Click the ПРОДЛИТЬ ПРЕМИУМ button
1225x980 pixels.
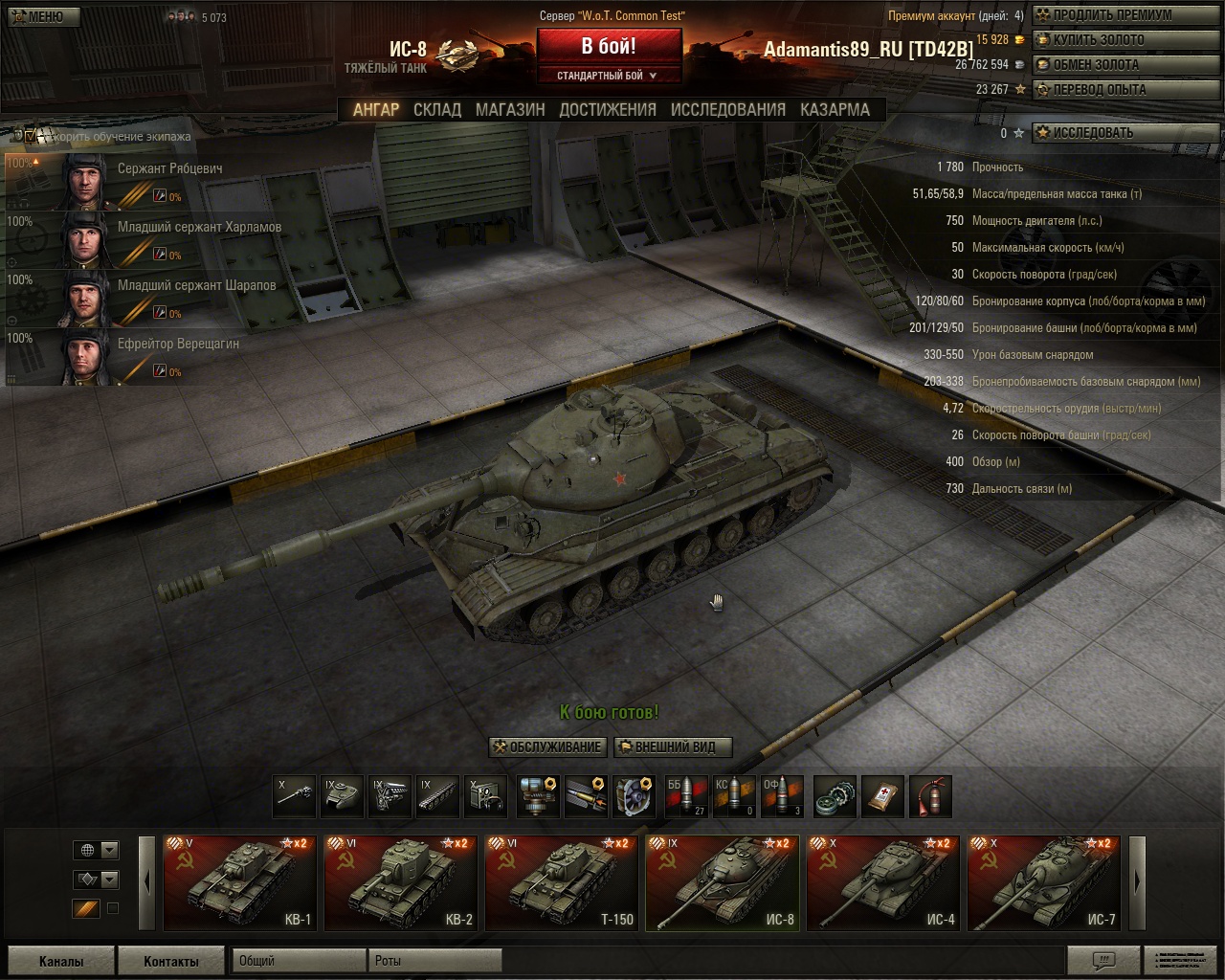pos(1103,15)
